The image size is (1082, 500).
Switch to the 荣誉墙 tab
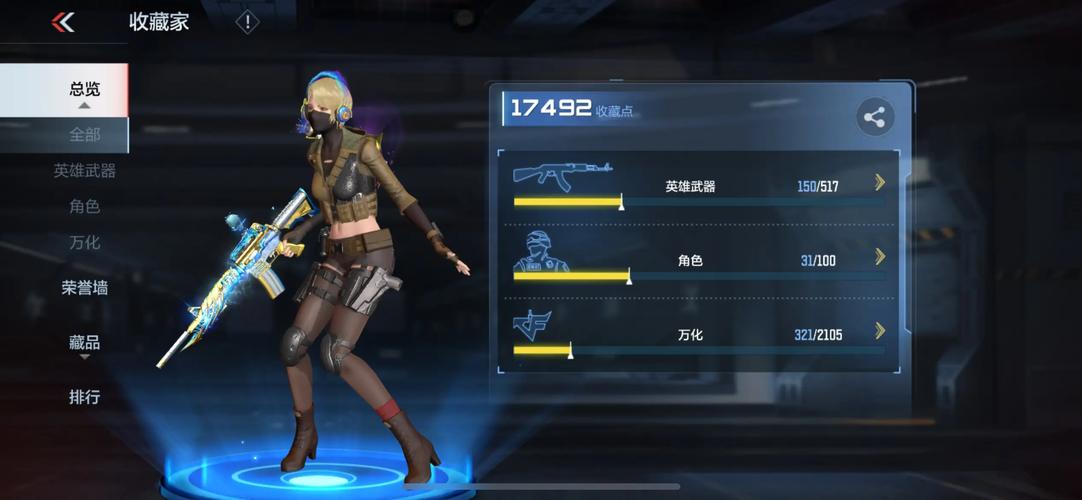tap(84, 288)
